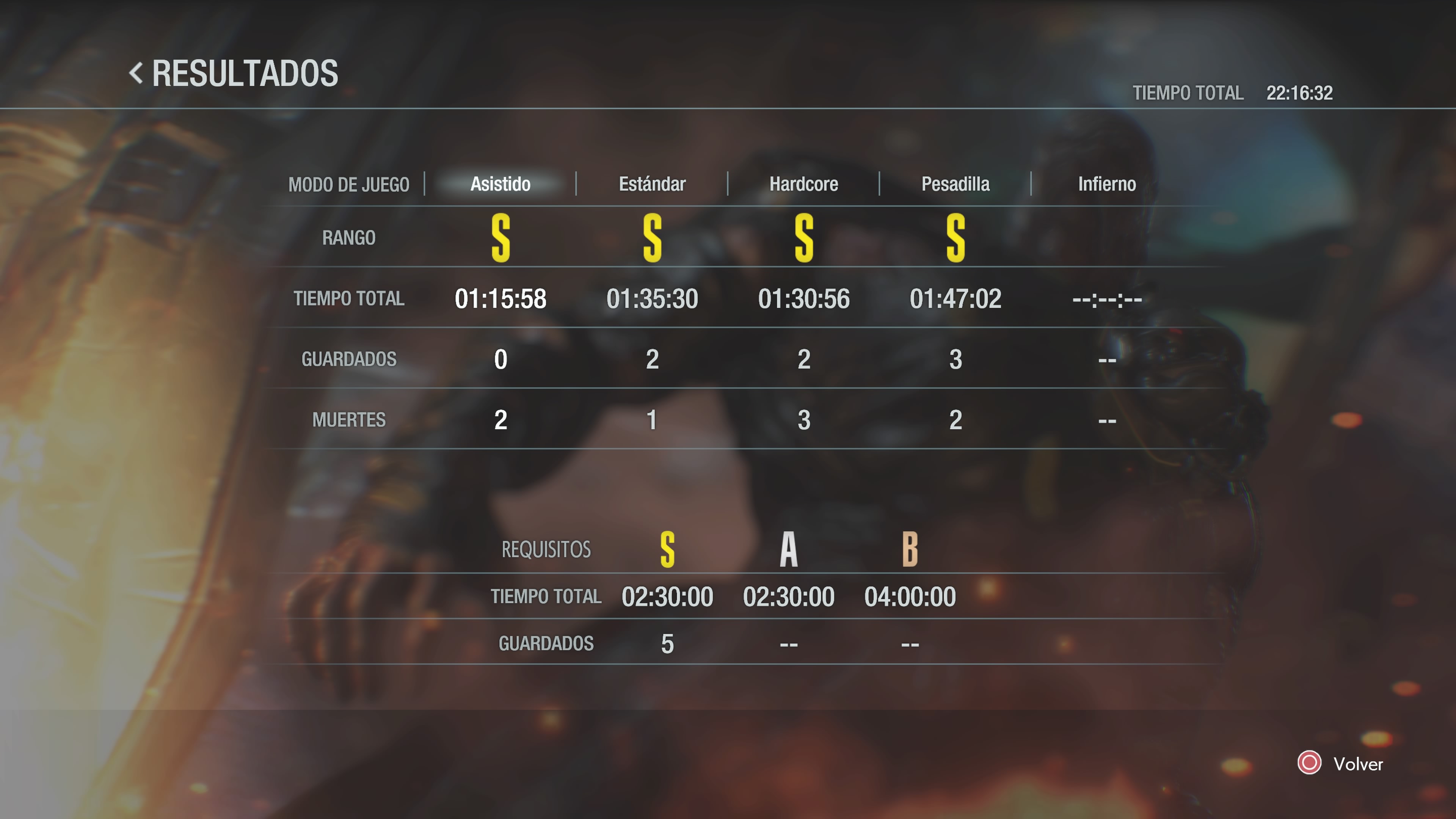The height and width of the screenshot is (819, 1456).
Task: Choose the Hardcore mode column
Action: point(803,184)
